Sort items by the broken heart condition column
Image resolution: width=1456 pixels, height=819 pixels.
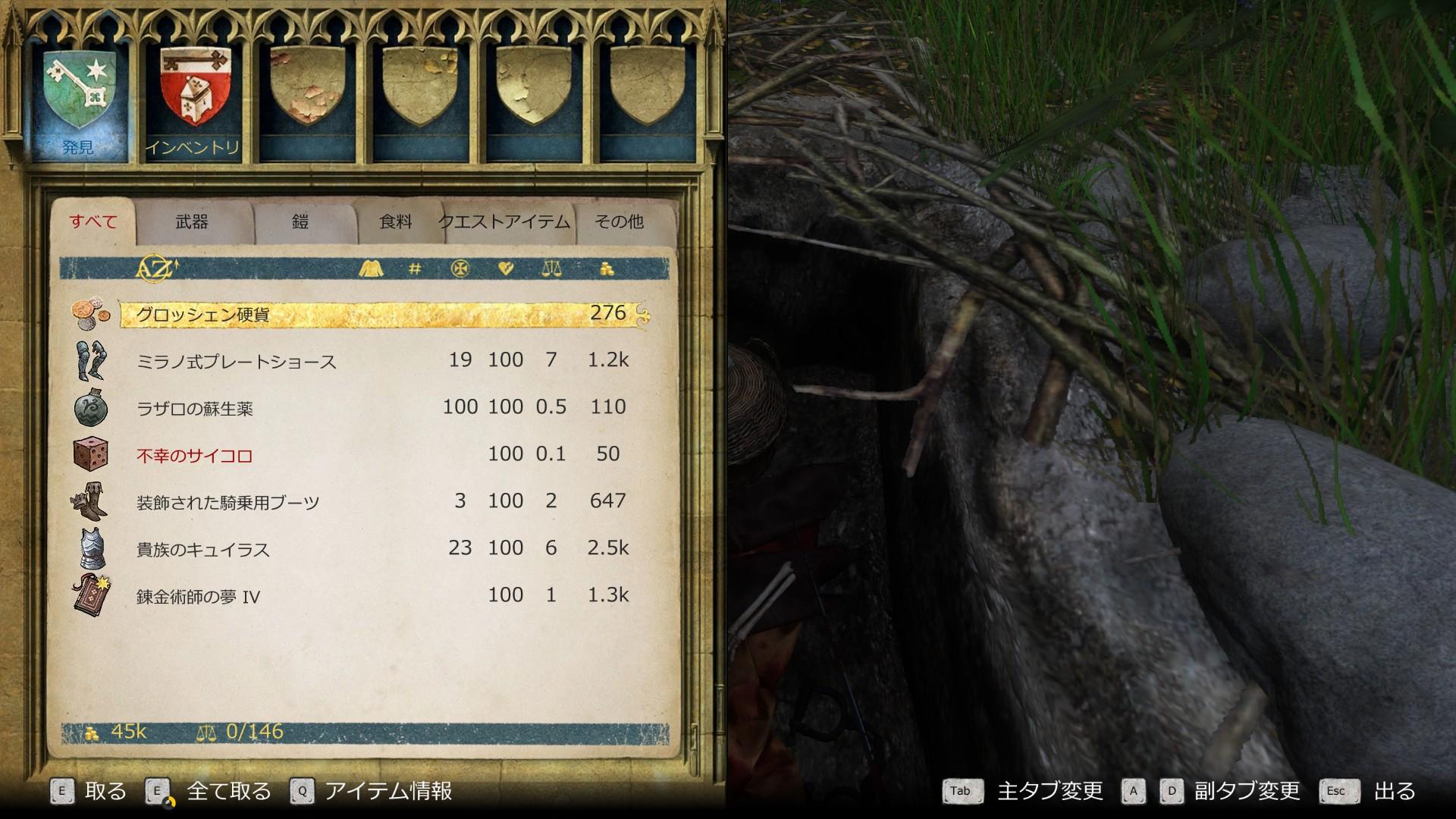pos(506,268)
